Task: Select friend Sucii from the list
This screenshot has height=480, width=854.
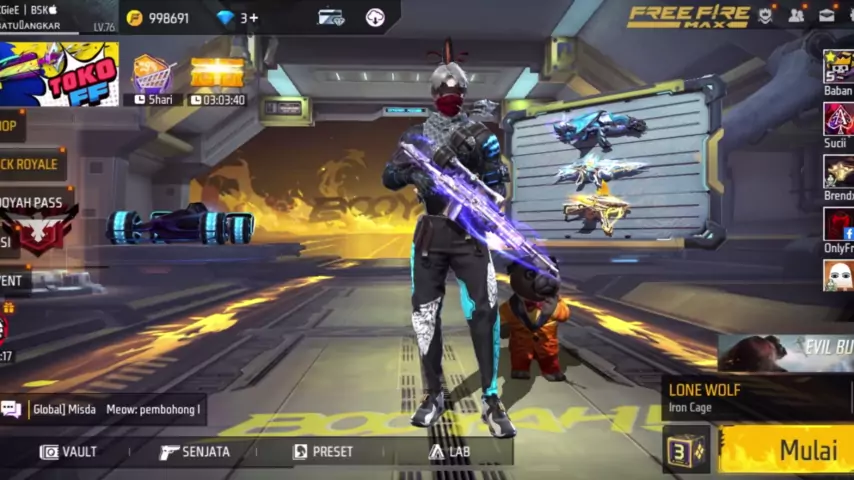Action: point(838,124)
